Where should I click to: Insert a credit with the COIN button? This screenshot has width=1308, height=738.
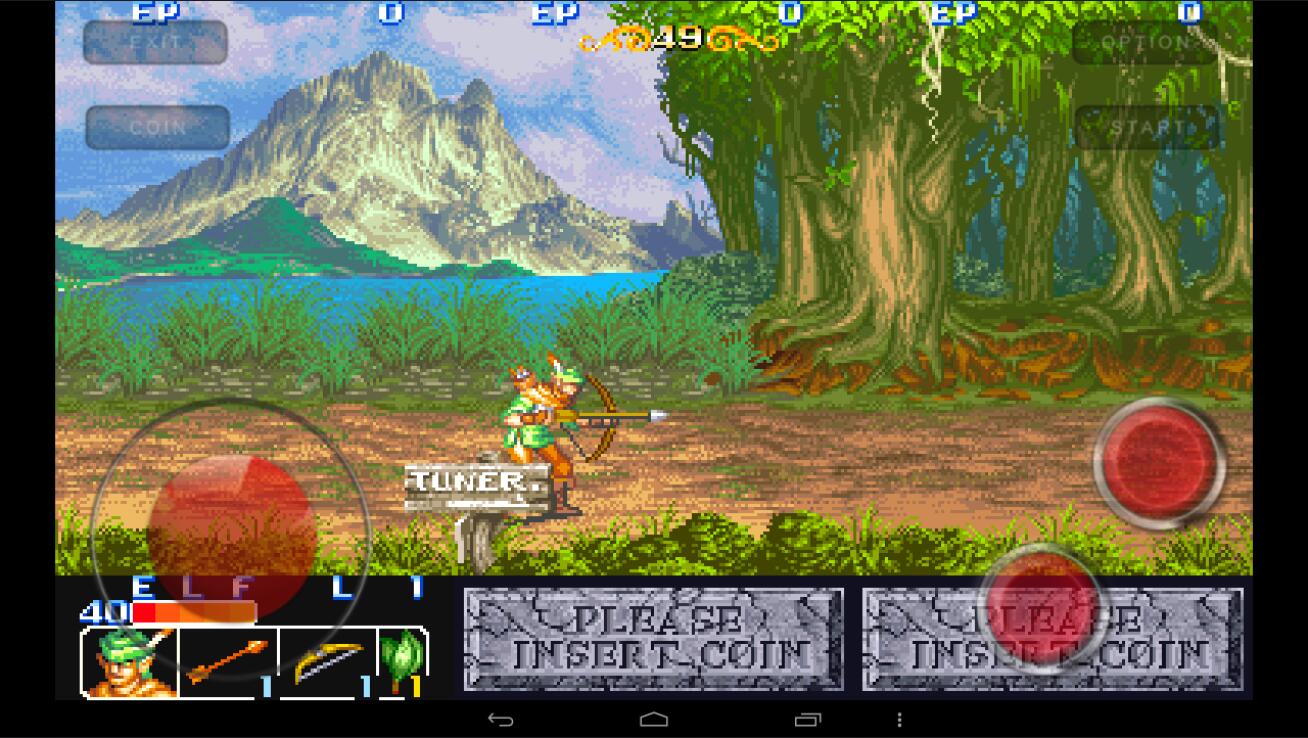pyautogui.click(x=156, y=128)
